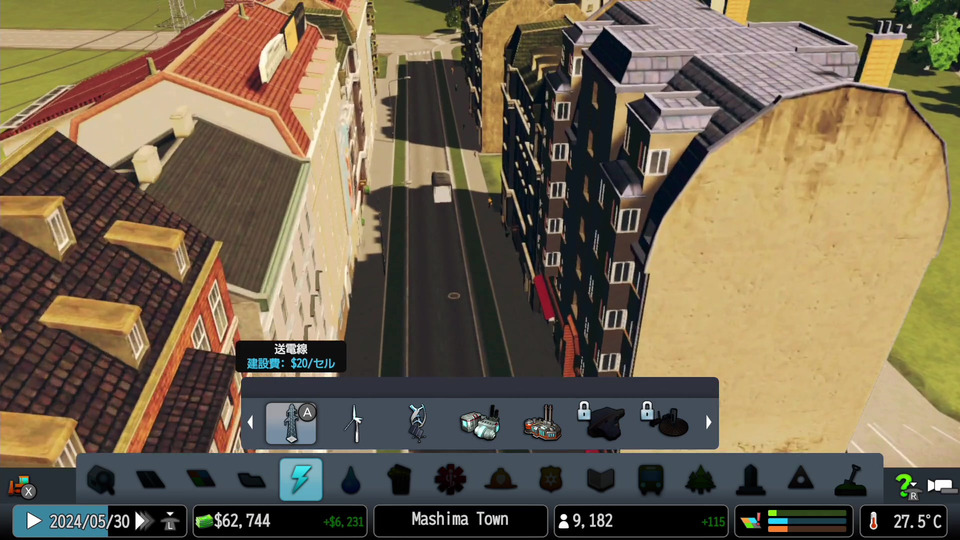This screenshot has height=540, width=960.
Task: Choose the wind turbine building
Action: [x=353, y=423]
